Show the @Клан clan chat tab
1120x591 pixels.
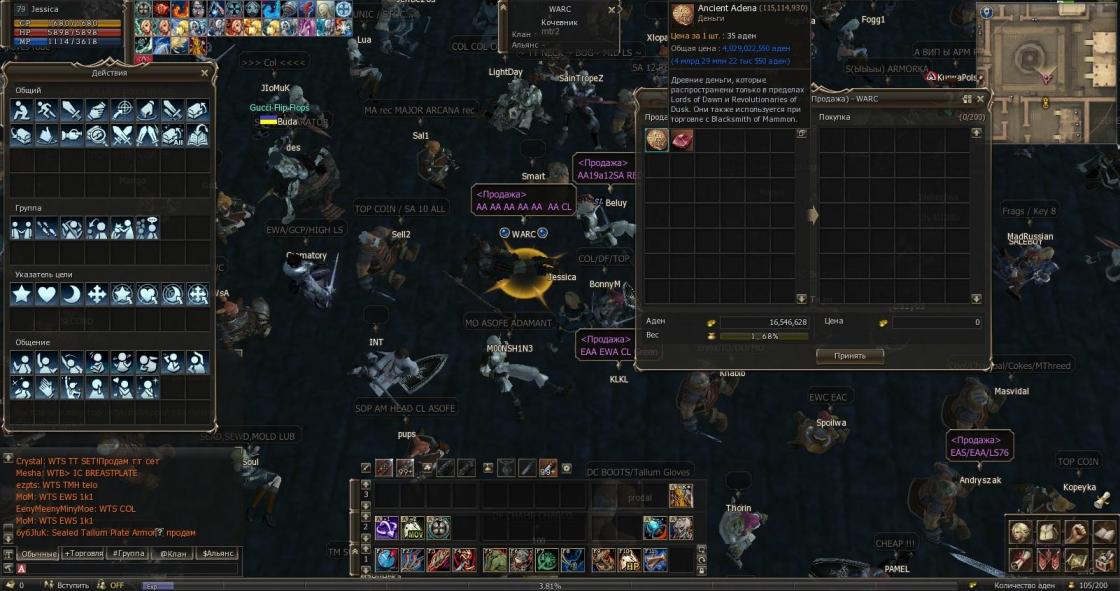[x=173, y=553]
